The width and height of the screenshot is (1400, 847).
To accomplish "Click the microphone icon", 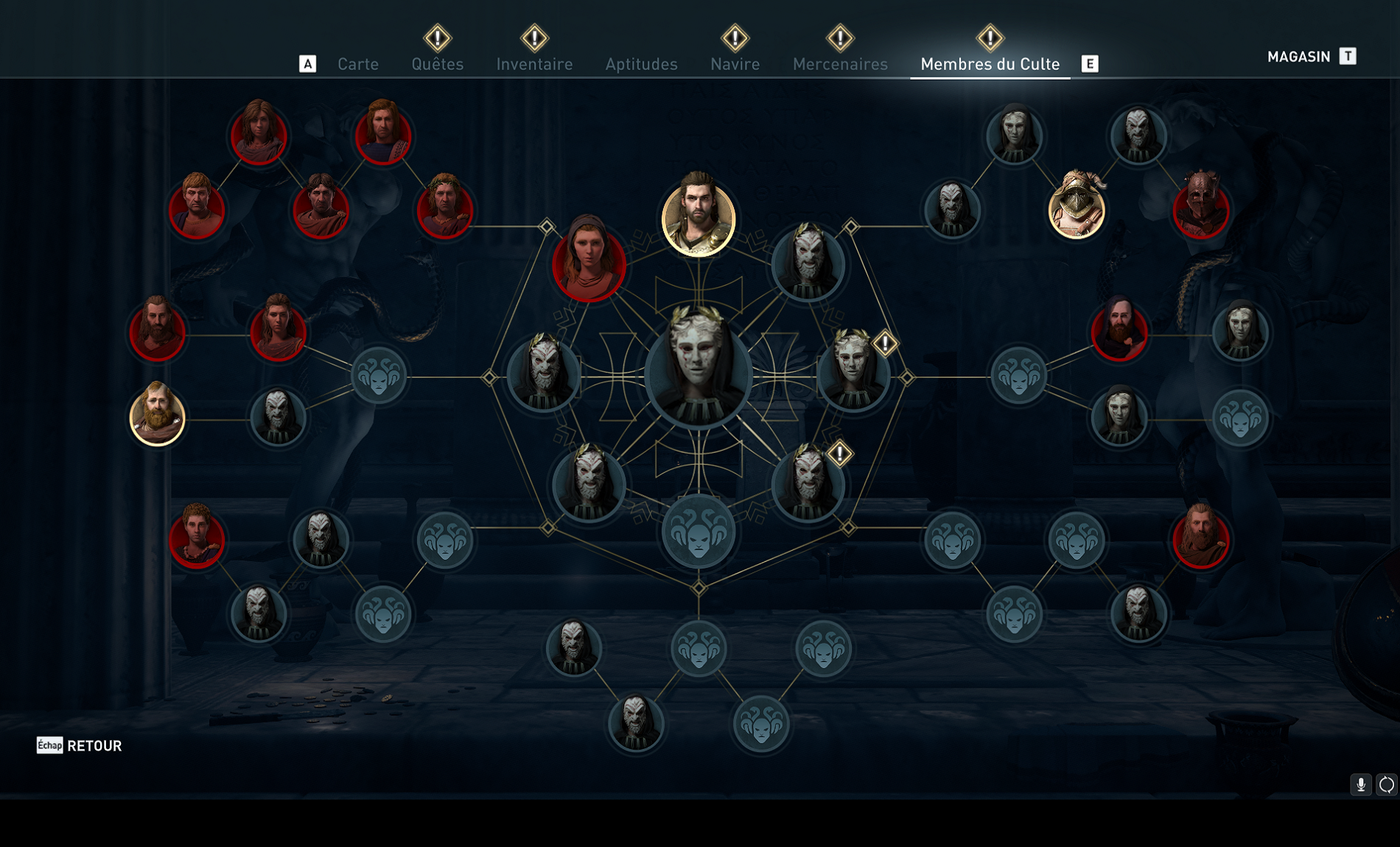I will coord(1360,785).
